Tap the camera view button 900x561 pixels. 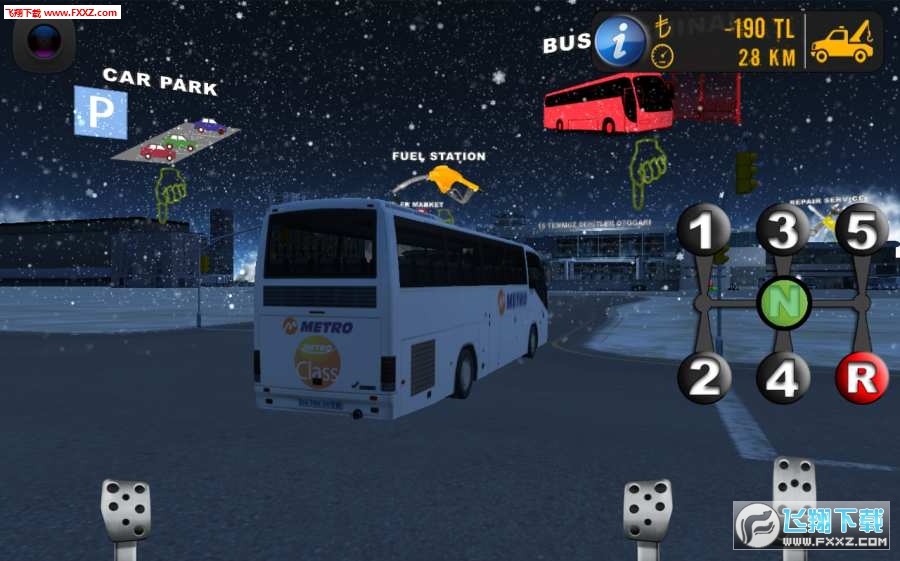(x=44, y=42)
